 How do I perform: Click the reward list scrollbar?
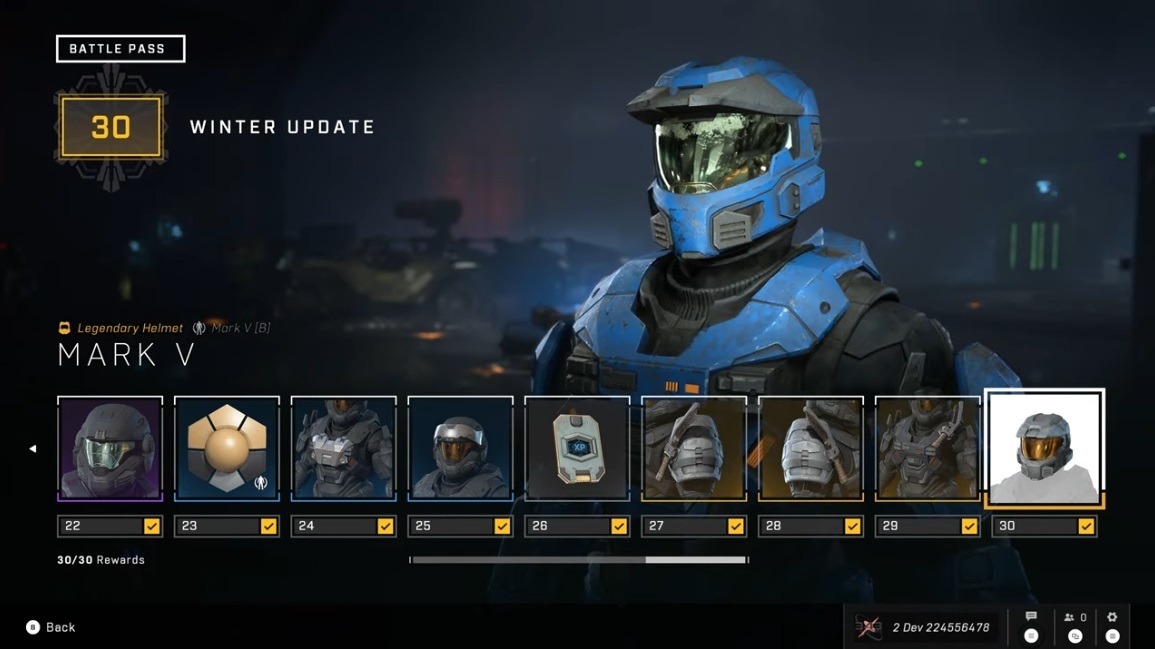(579, 560)
